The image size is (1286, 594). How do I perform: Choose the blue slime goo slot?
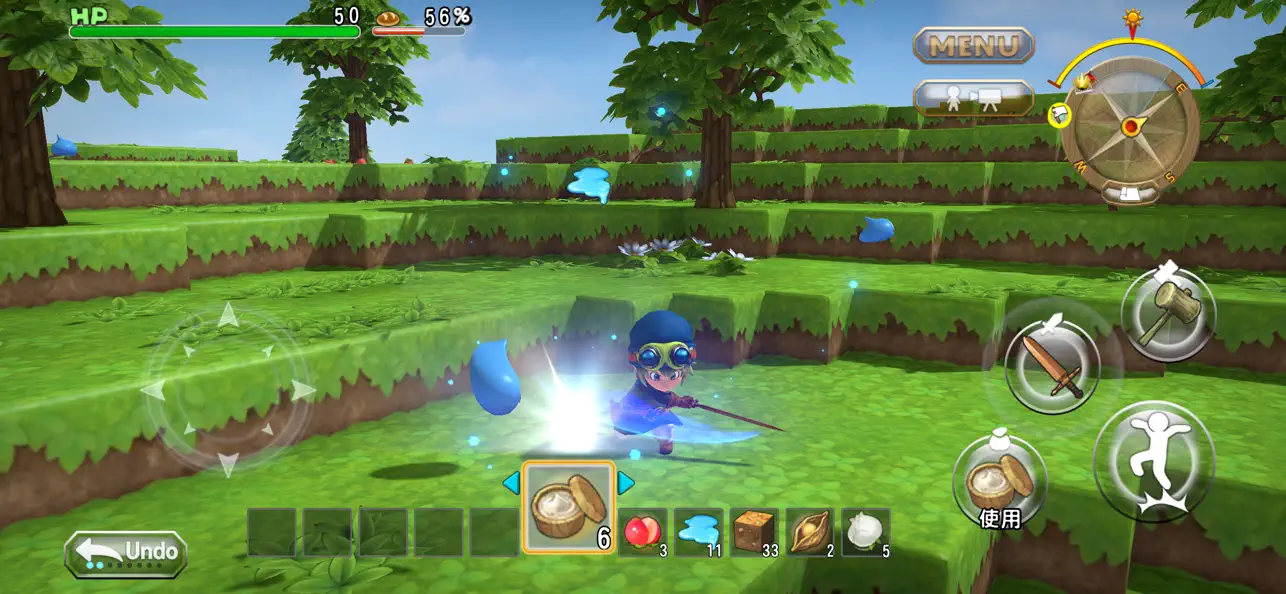click(698, 531)
